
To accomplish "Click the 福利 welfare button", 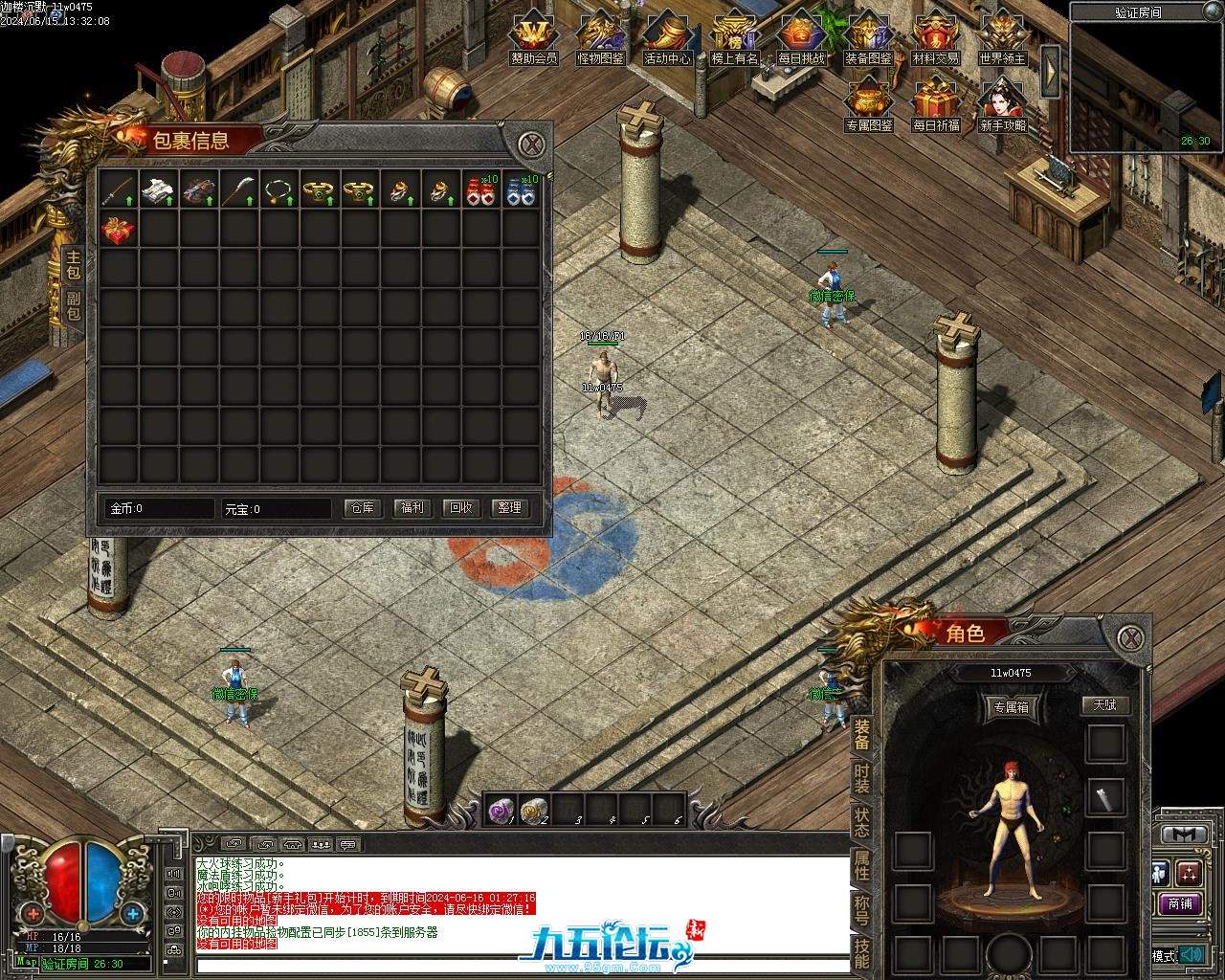I will [412, 508].
